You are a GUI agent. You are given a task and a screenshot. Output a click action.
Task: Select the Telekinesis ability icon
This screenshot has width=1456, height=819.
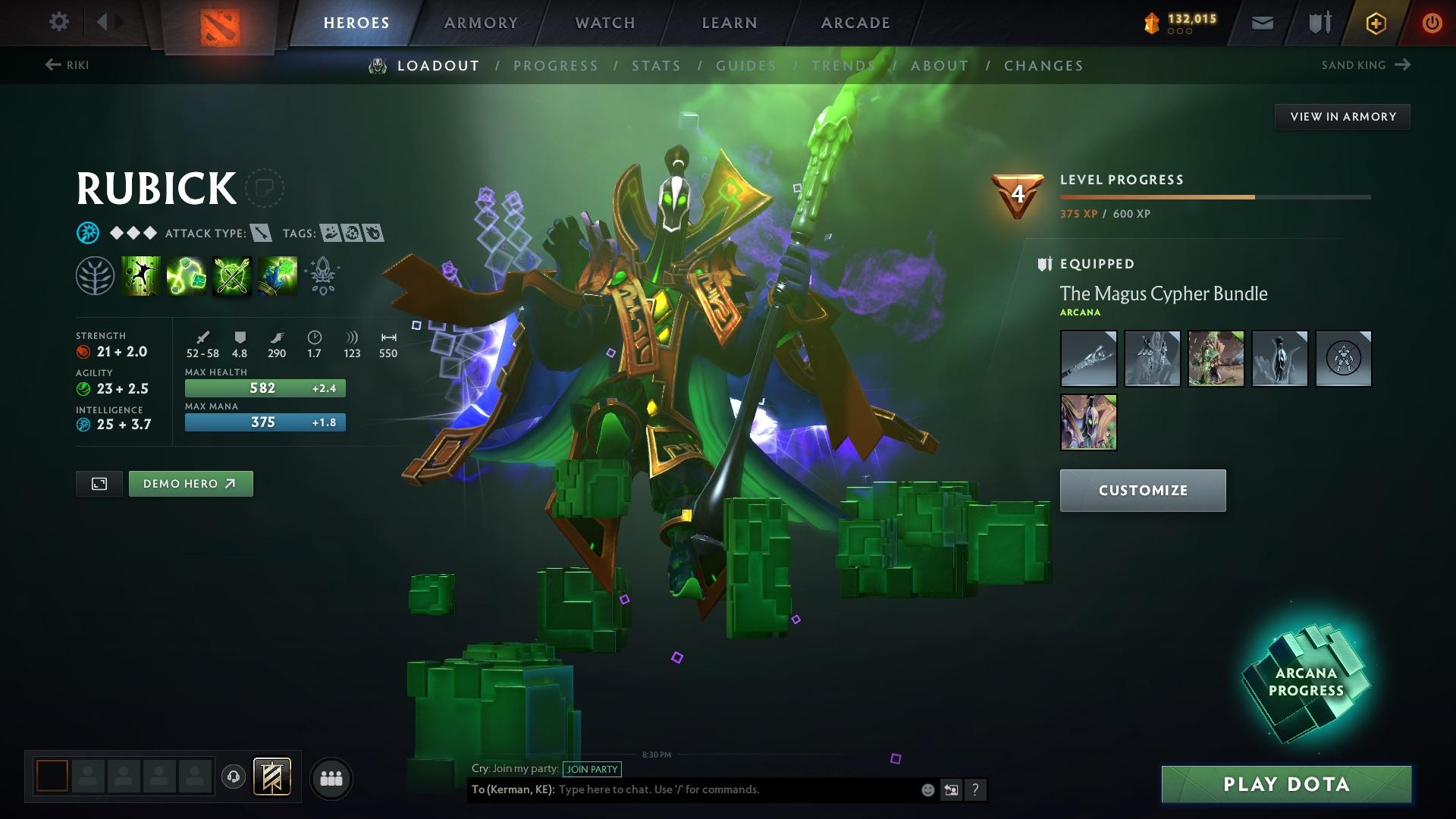(140, 275)
